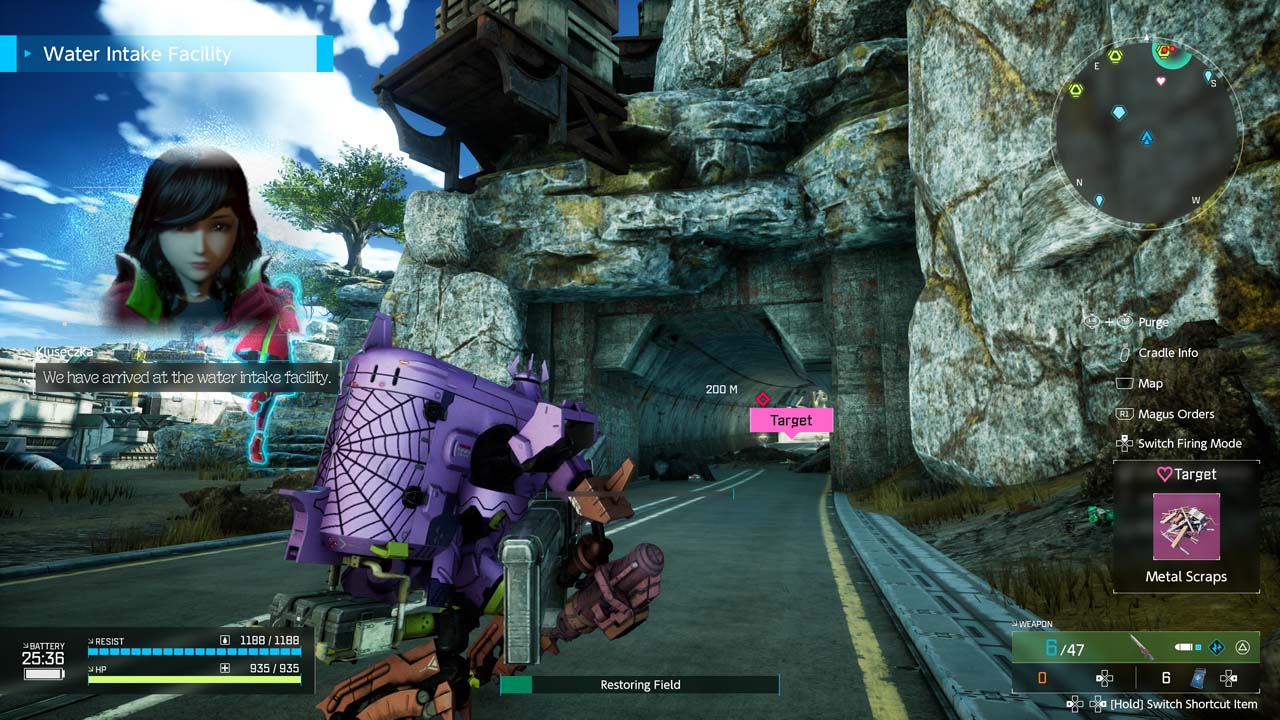Click the blue lightning diamond weapon icon

[x=1216, y=647]
